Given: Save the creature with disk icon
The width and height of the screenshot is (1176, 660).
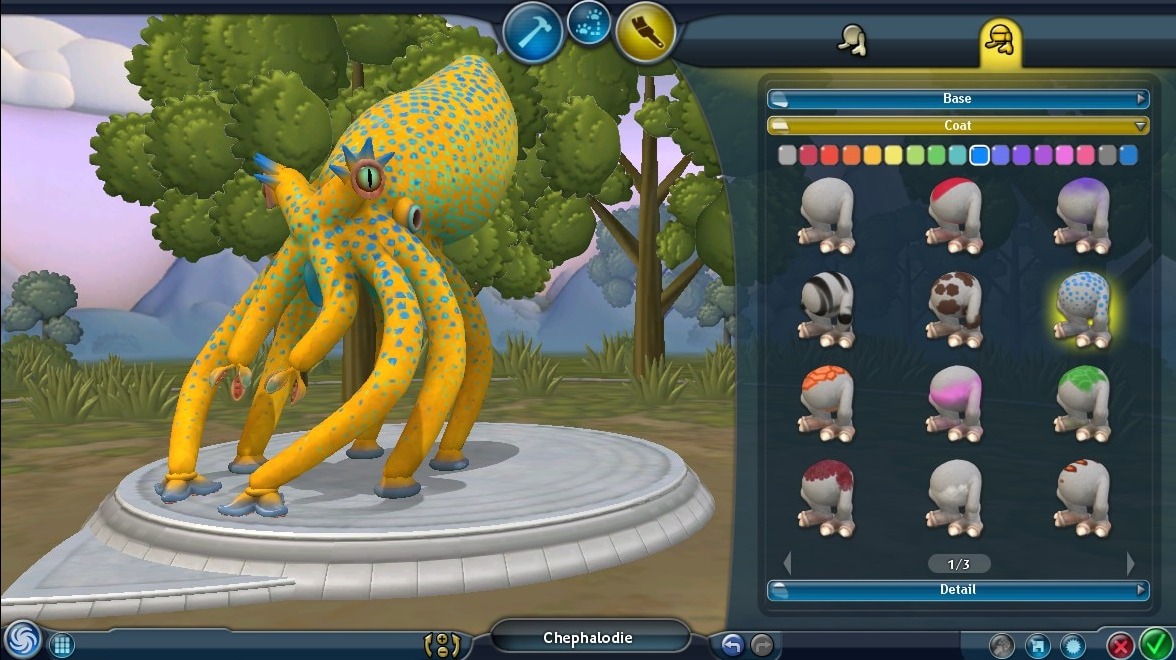Looking at the screenshot, I should point(1038,646).
